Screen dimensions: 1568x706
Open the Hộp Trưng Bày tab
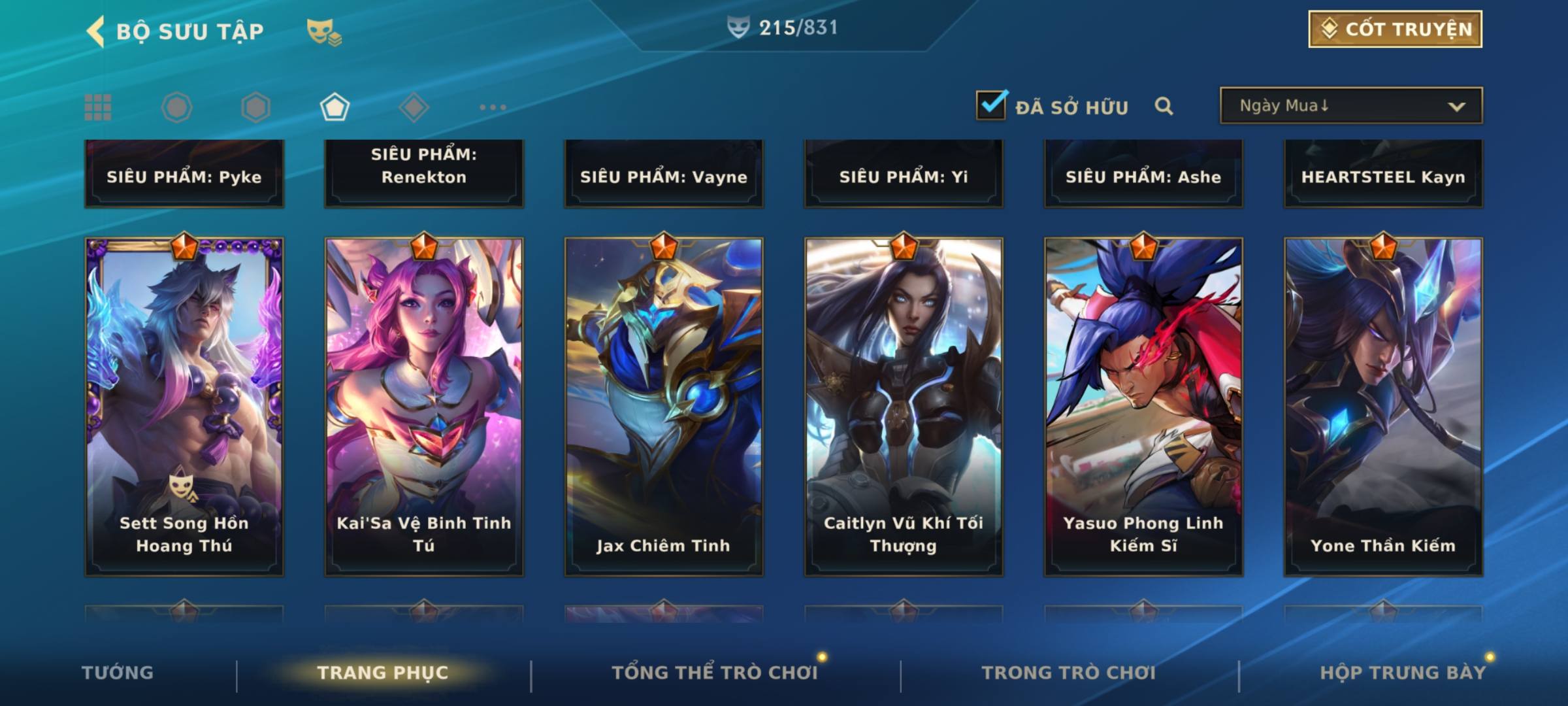[x=1403, y=673]
